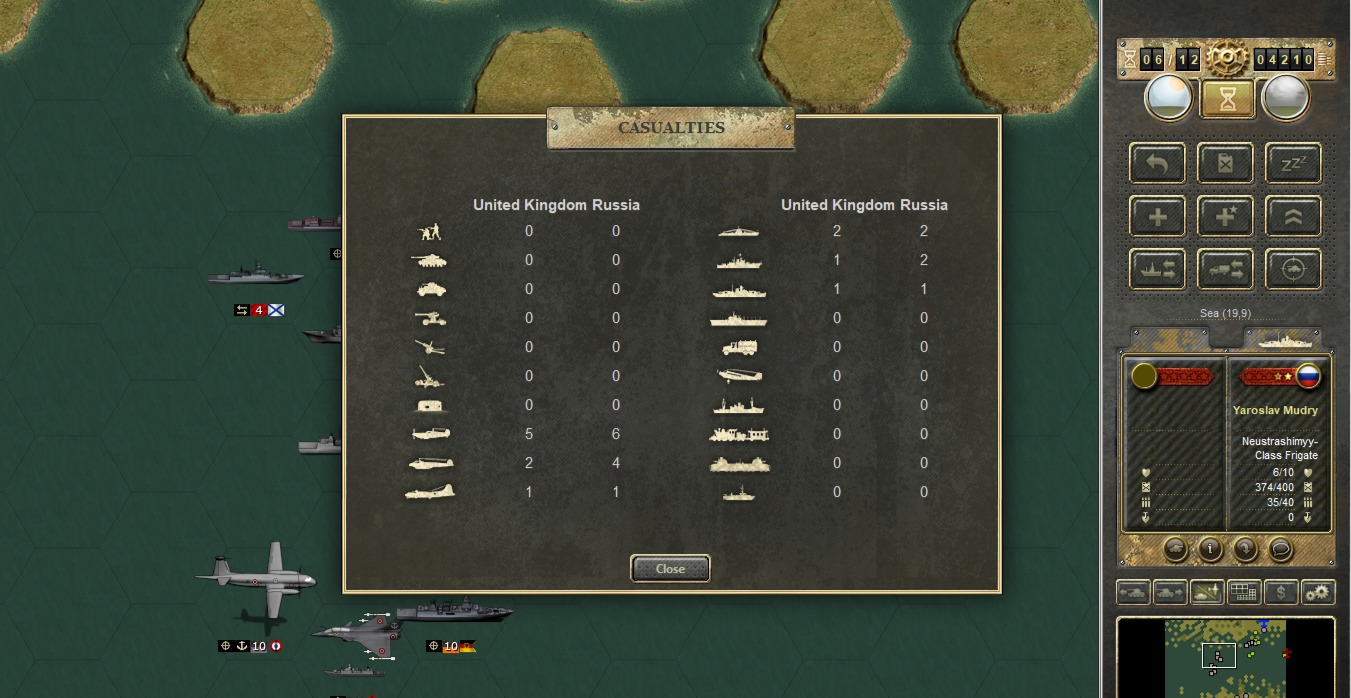1351x698 pixels.
Task: Undo the last move with the arrow button
Action: (1158, 163)
